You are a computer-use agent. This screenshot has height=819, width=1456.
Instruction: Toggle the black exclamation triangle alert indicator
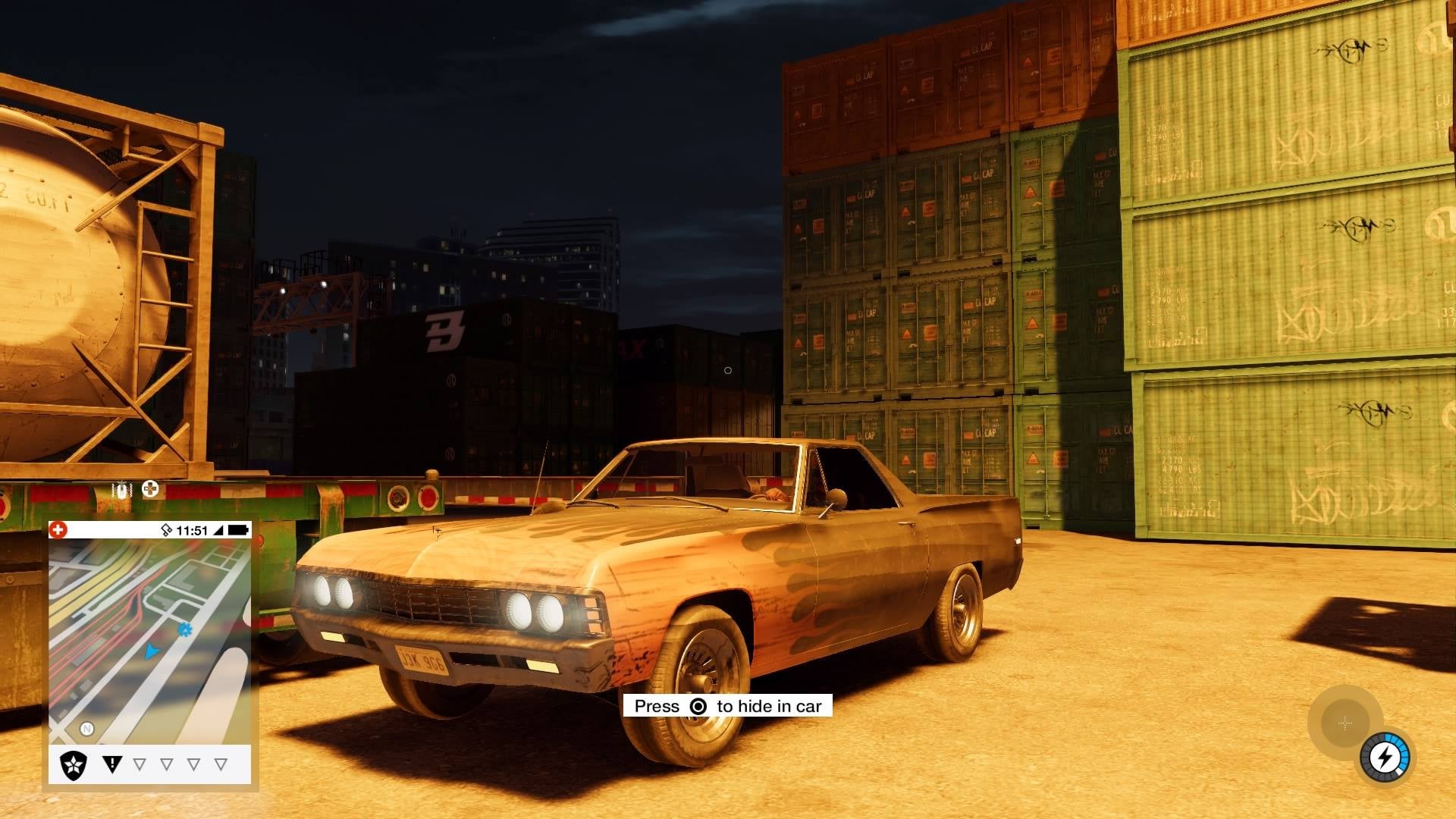coord(113,763)
